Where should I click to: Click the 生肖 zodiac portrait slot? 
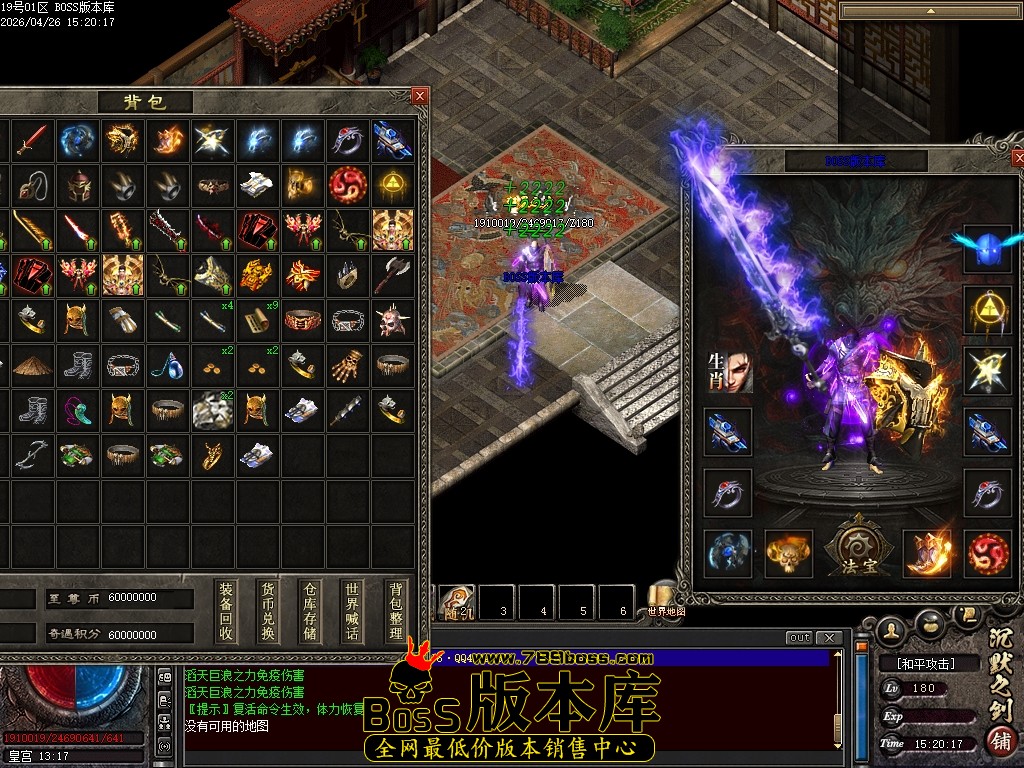coord(728,371)
